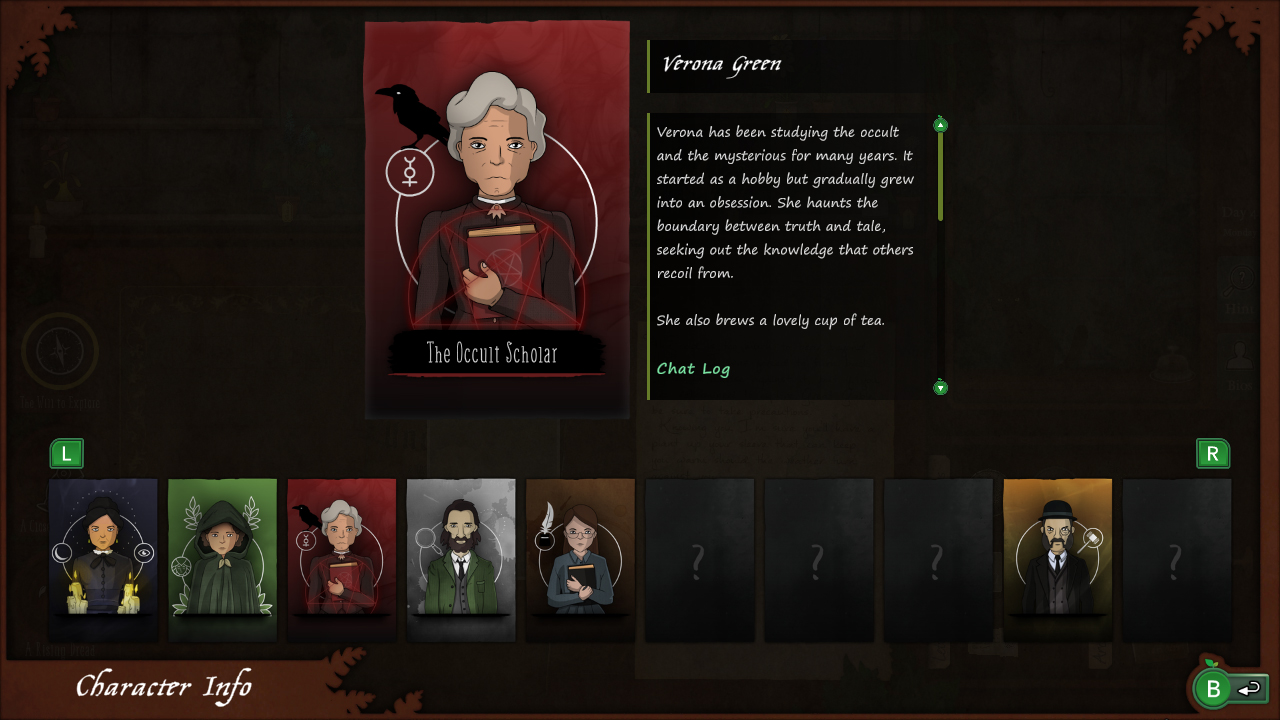
Task: Click the B exit button
Action: pyautogui.click(x=1213, y=689)
